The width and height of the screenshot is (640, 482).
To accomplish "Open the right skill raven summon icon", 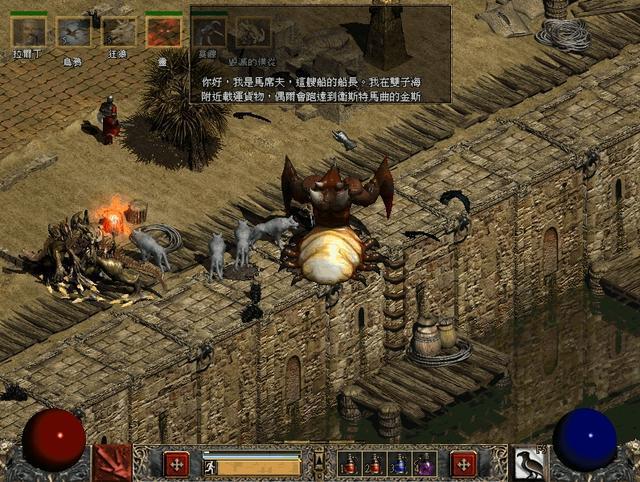I will click(x=528, y=463).
